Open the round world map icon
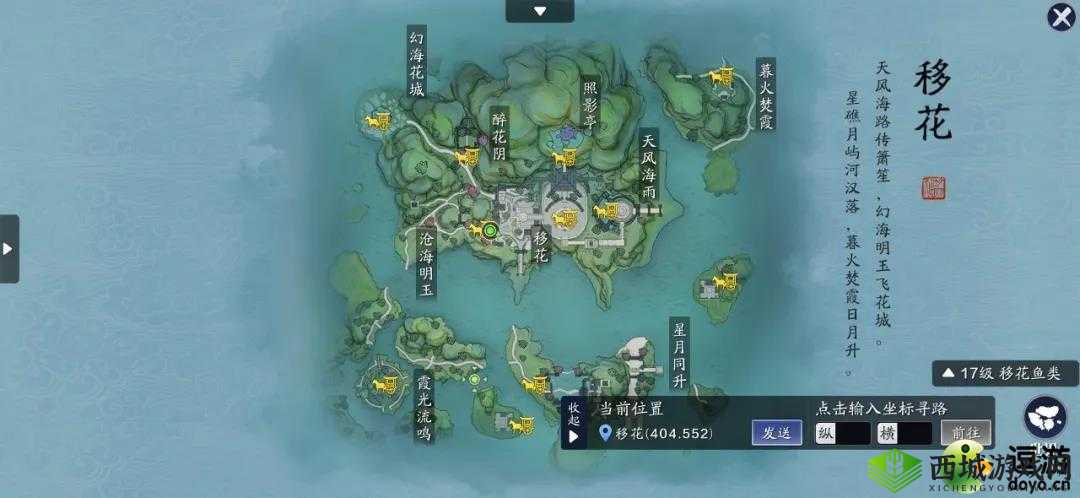This screenshot has width=1080, height=498. [x=1044, y=420]
